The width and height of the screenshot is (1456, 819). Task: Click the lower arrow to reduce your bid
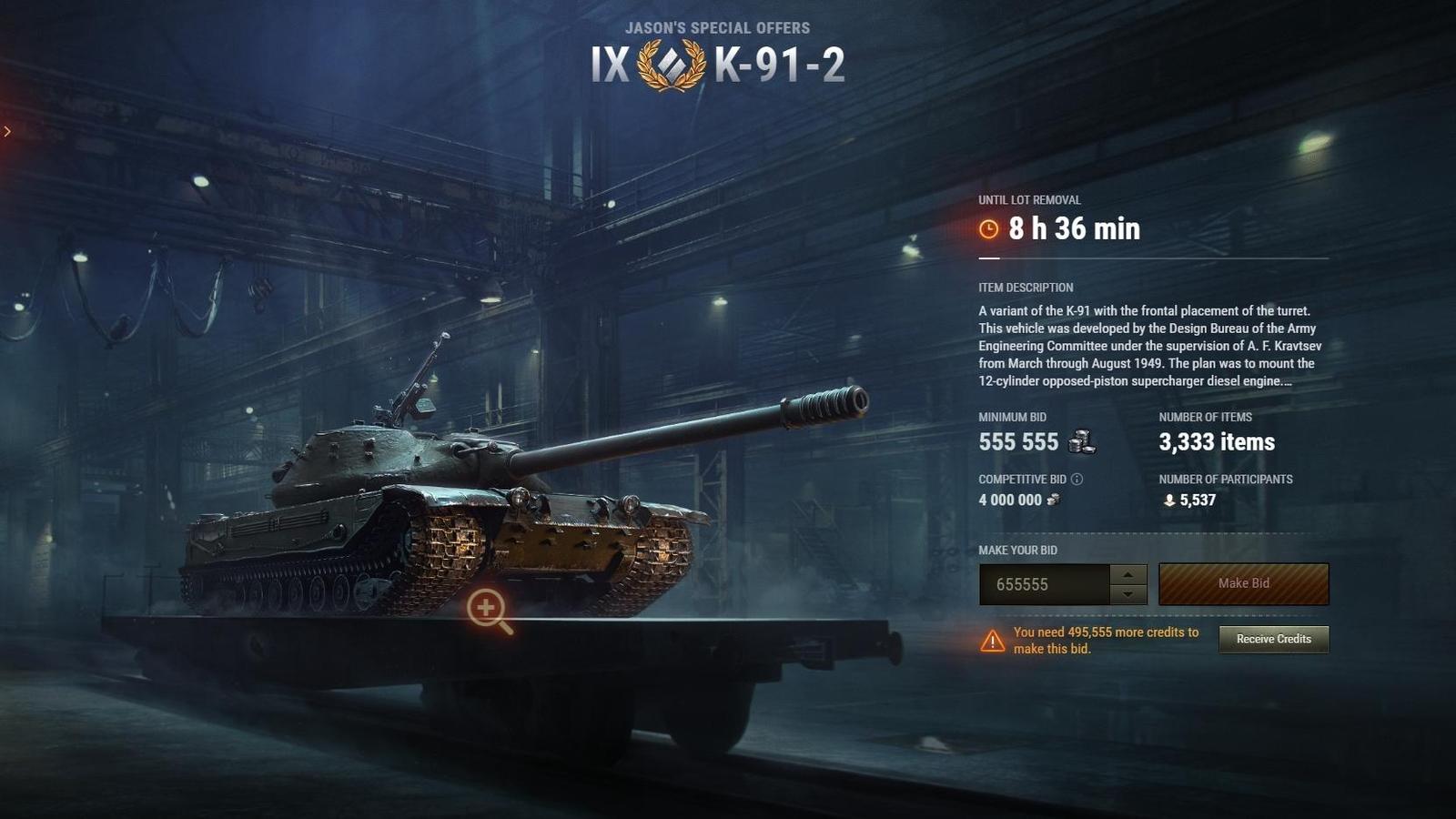point(1128,592)
